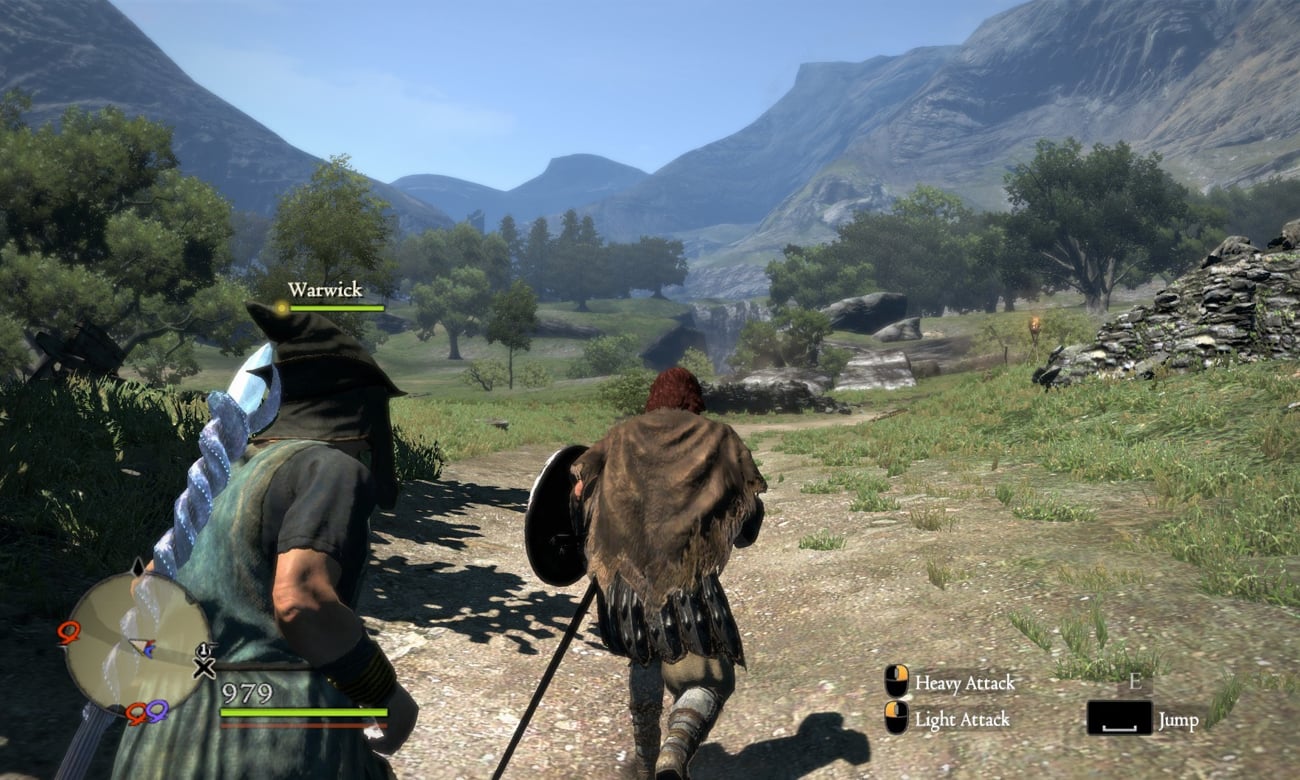Click the spacebar key icon next to Jump
Viewport: 1300px width, 780px height.
(1120, 719)
